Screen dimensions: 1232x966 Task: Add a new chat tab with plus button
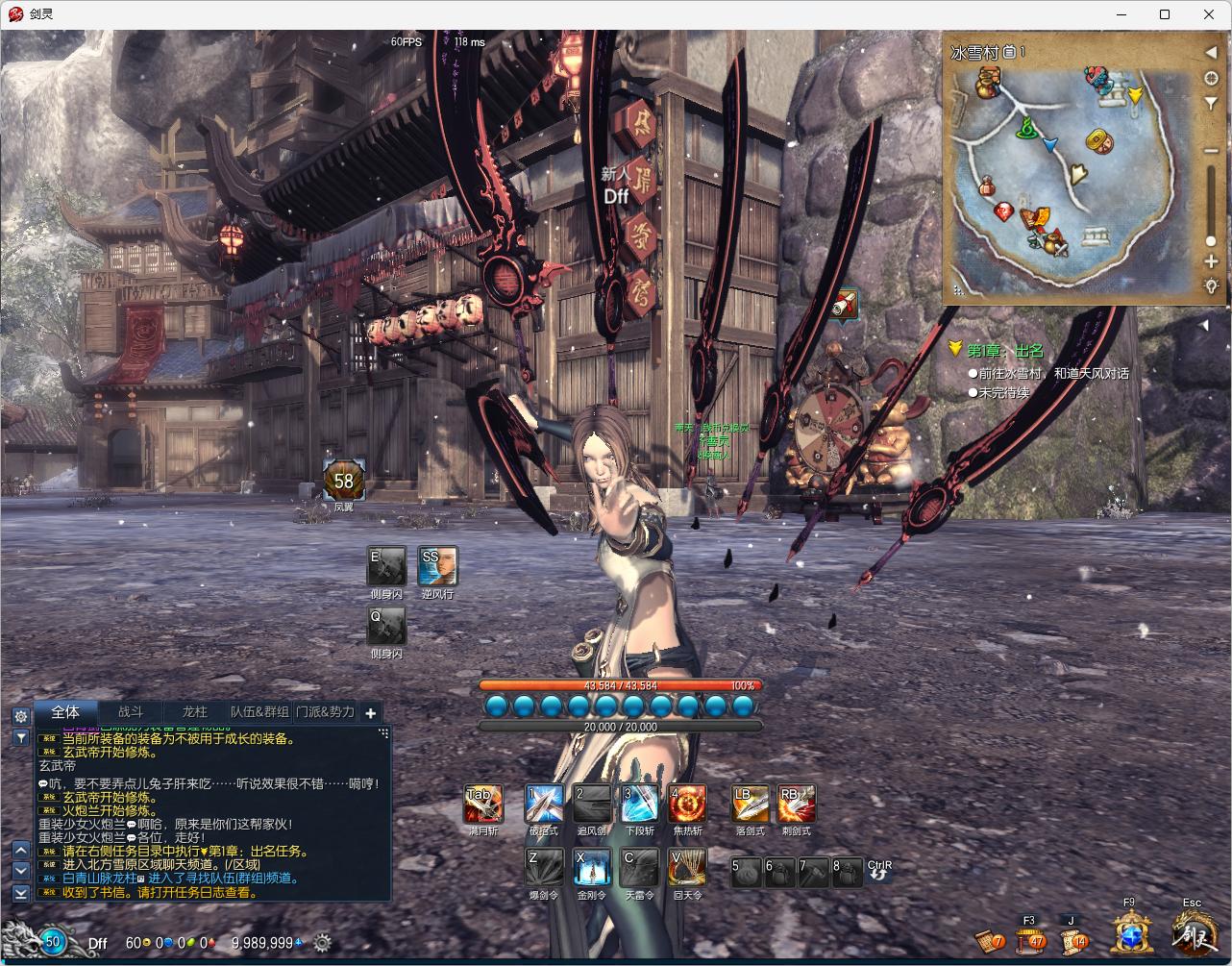coord(371,713)
